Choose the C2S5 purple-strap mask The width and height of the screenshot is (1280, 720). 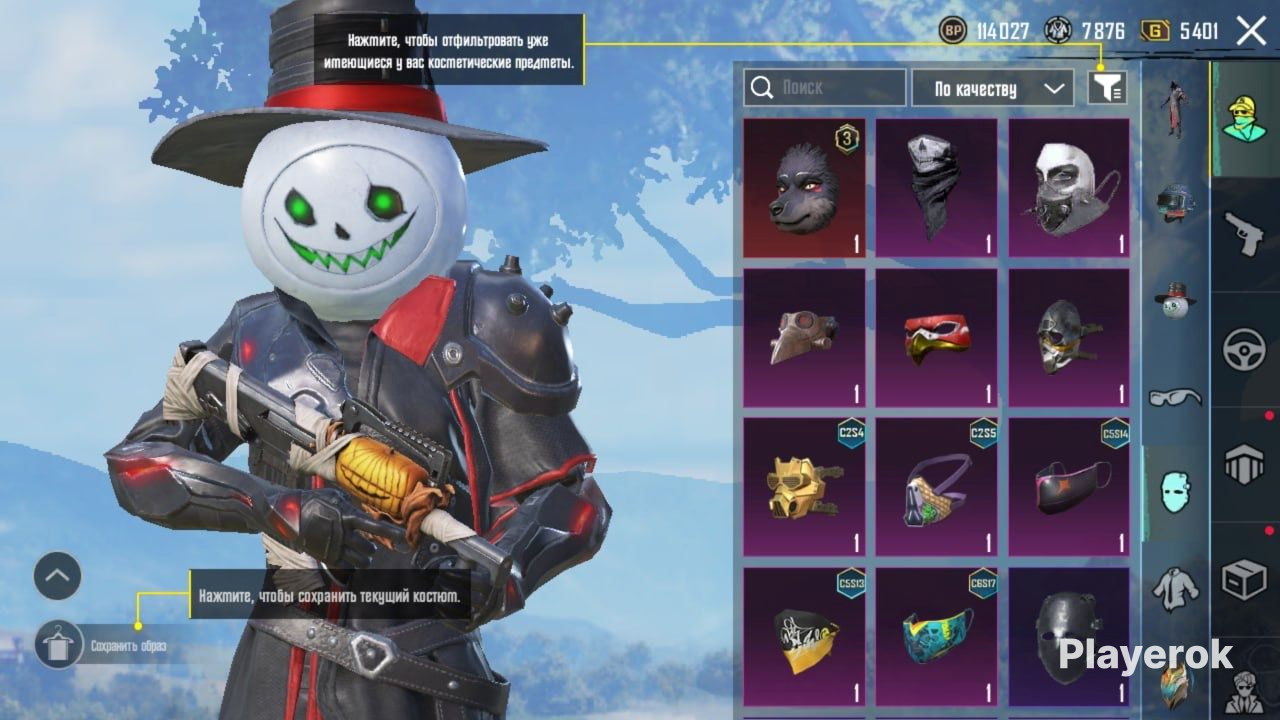[x=936, y=487]
